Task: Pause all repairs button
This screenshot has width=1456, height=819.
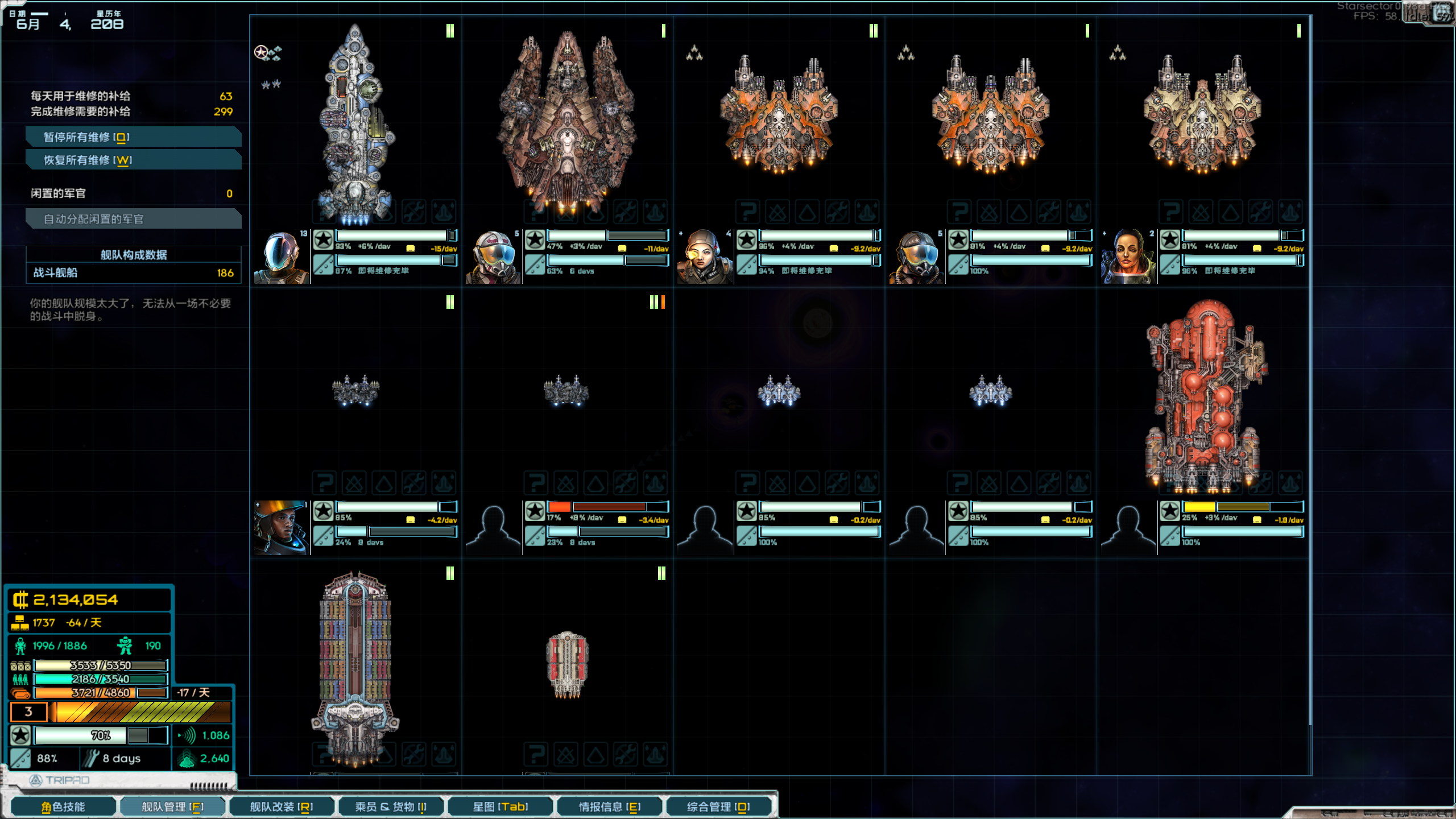Action: [133, 137]
